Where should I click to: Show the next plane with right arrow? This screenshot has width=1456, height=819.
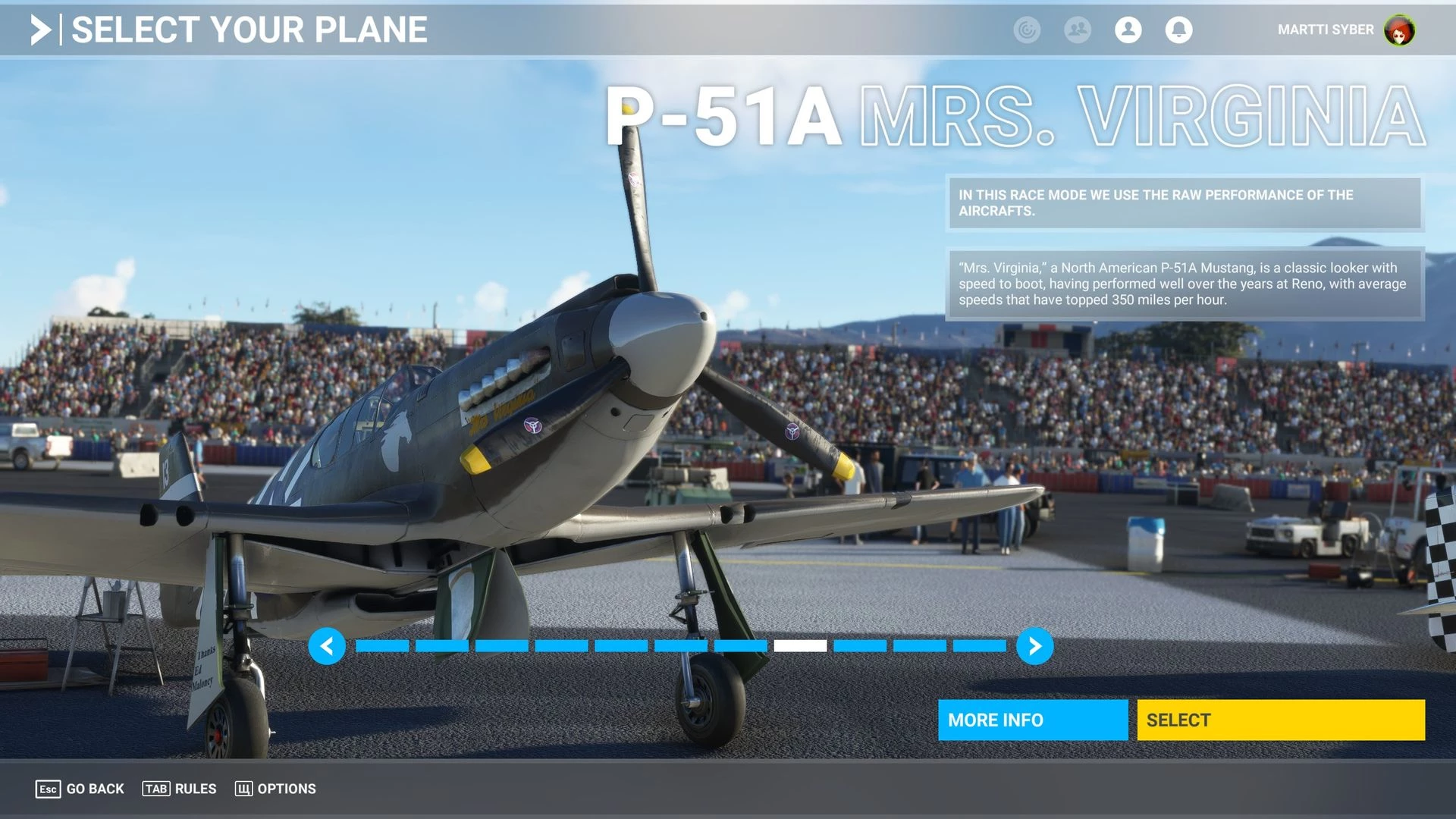tap(1034, 646)
